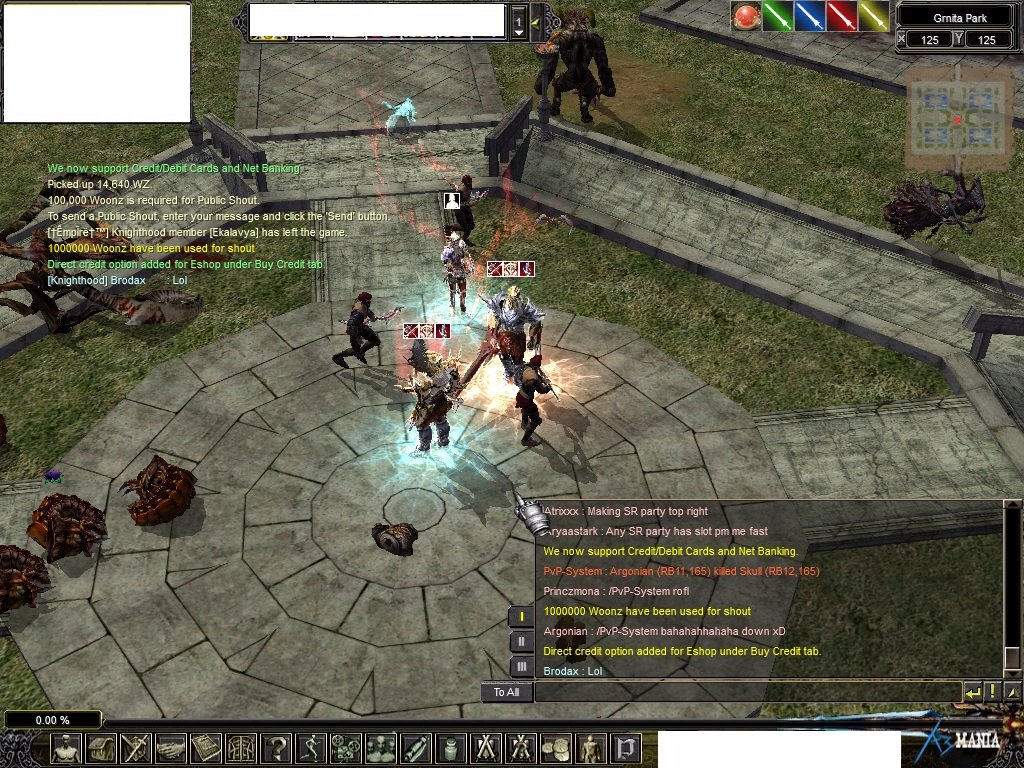
Task: Open the character info icon in toolbar
Action: tap(67, 748)
